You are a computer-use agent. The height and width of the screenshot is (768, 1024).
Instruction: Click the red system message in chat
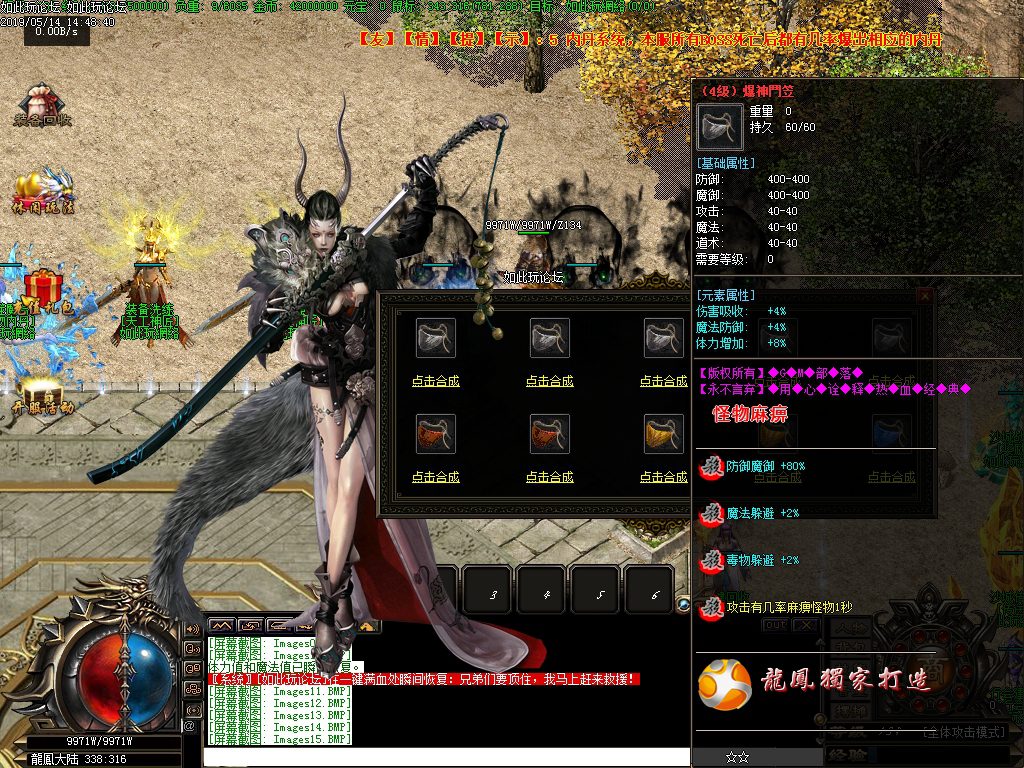(422, 679)
